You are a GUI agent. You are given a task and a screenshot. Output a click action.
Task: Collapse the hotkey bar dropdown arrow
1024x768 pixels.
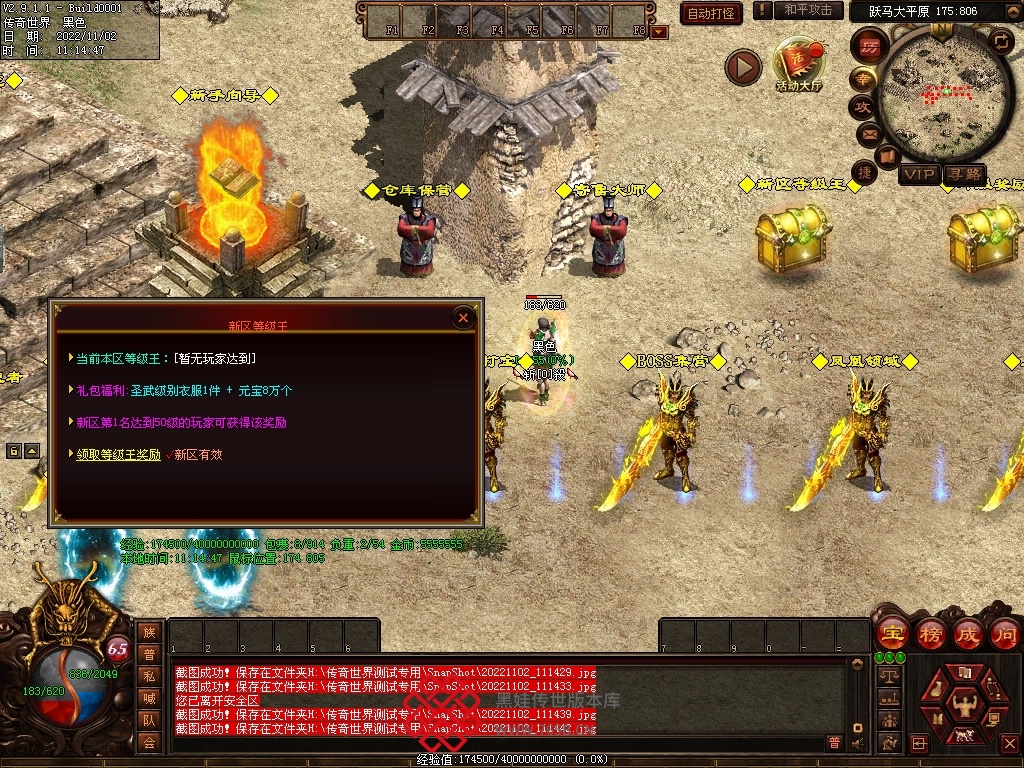[658, 32]
